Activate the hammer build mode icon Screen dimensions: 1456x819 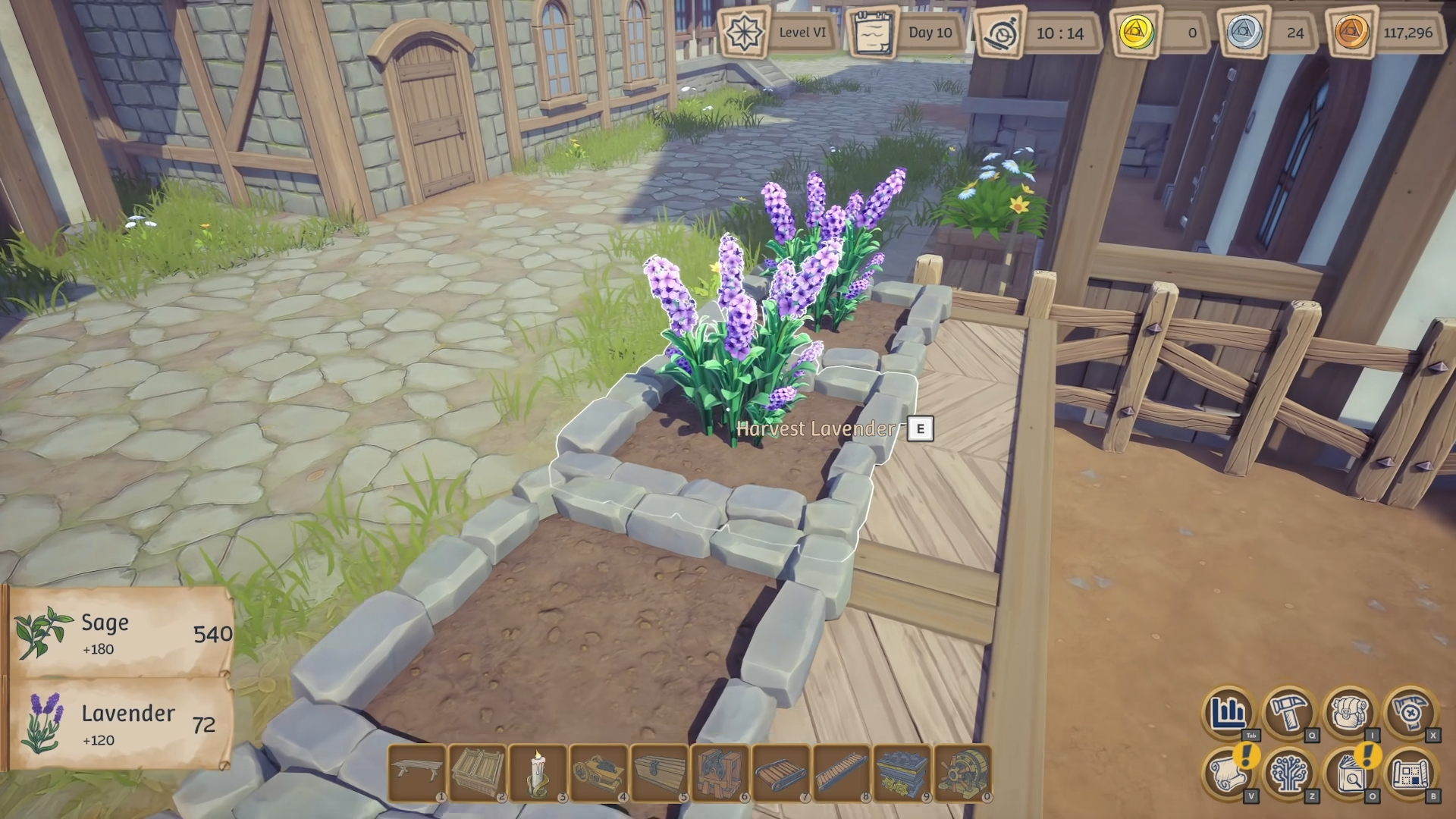1289,712
